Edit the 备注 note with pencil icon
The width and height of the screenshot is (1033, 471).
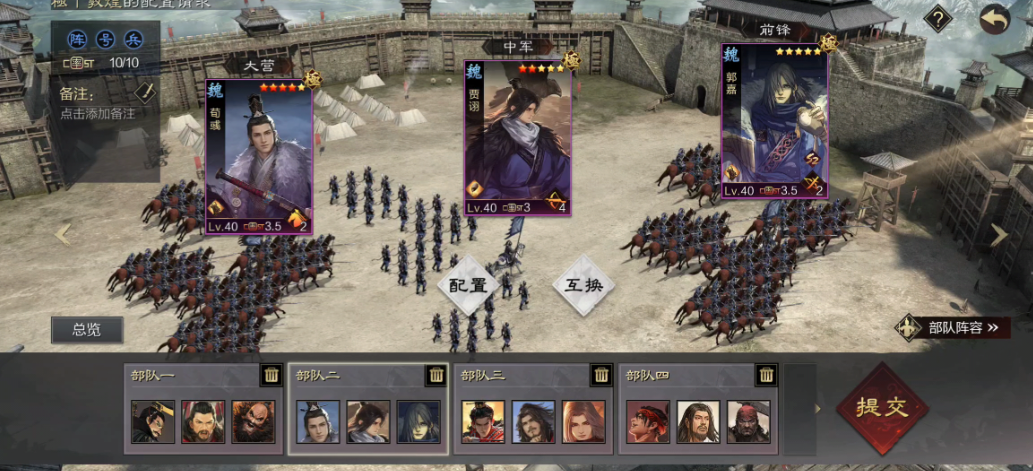point(146,92)
